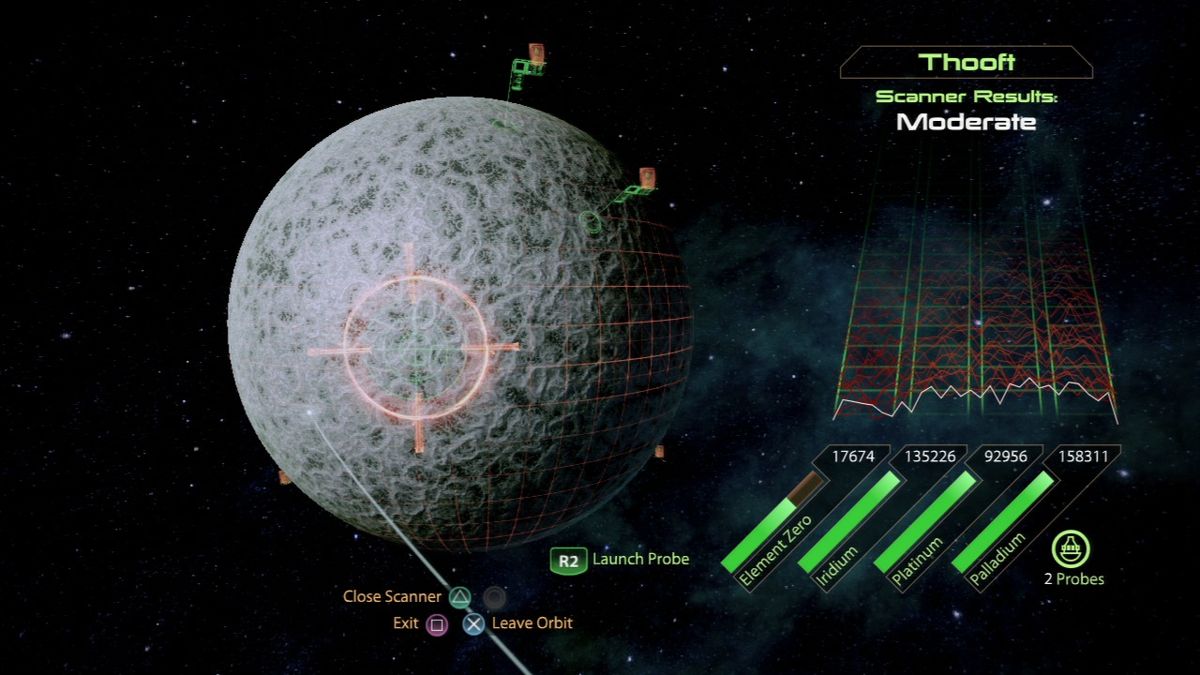The height and width of the screenshot is (675, 1200).
Task: Click the probes remaining icon
Action: (x=1071, y=549)
